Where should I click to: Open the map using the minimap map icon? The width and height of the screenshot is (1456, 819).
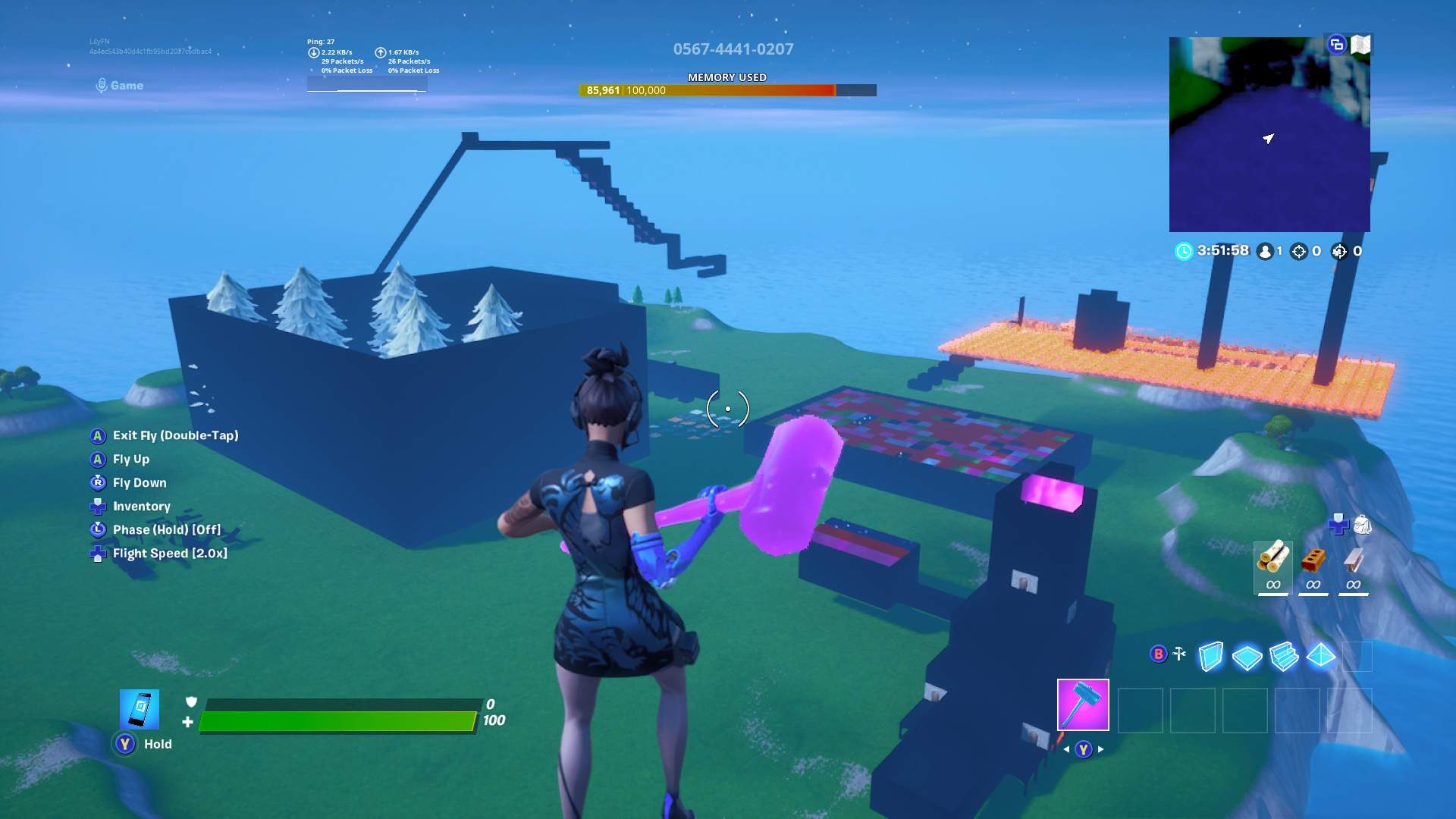point(1361,44)
